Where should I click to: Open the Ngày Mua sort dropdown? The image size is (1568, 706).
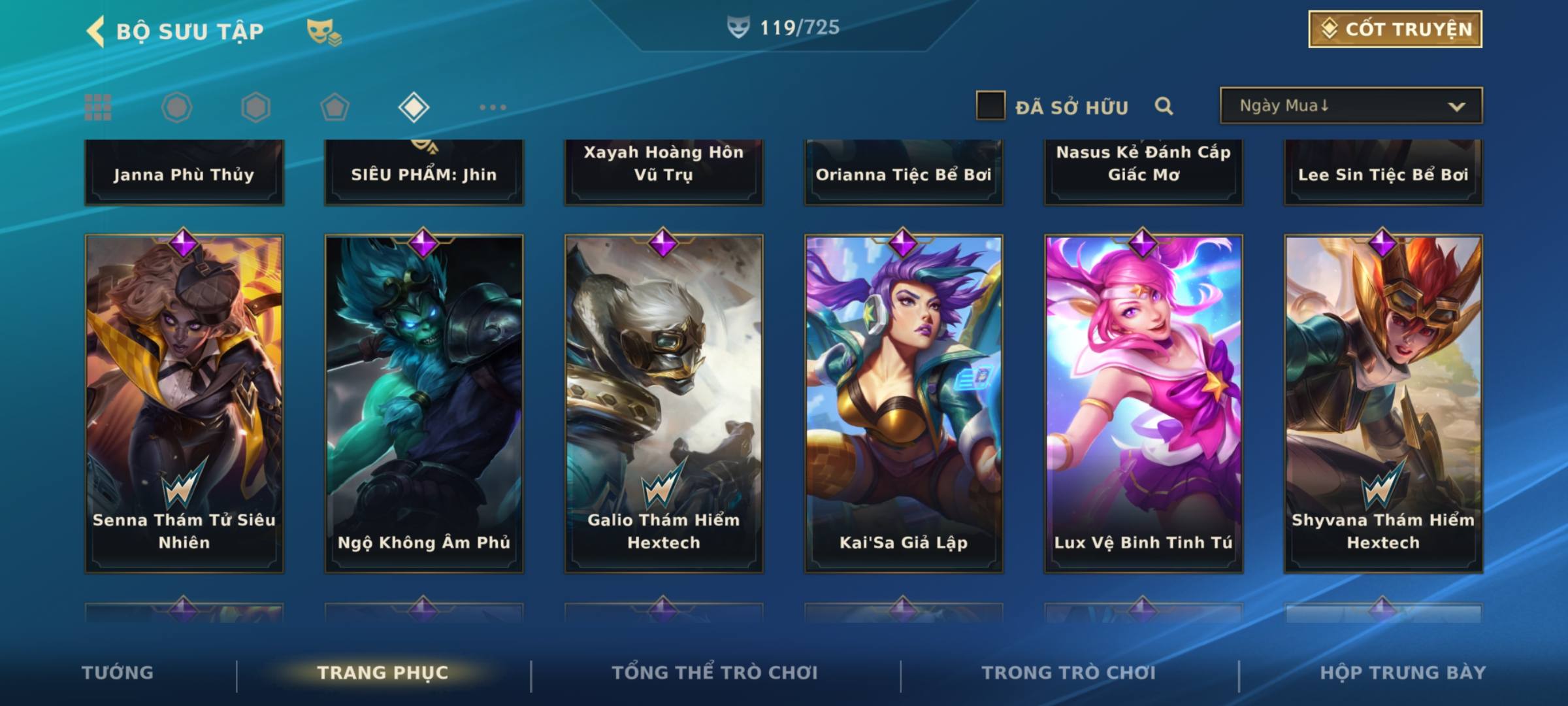coord(1351,106)
